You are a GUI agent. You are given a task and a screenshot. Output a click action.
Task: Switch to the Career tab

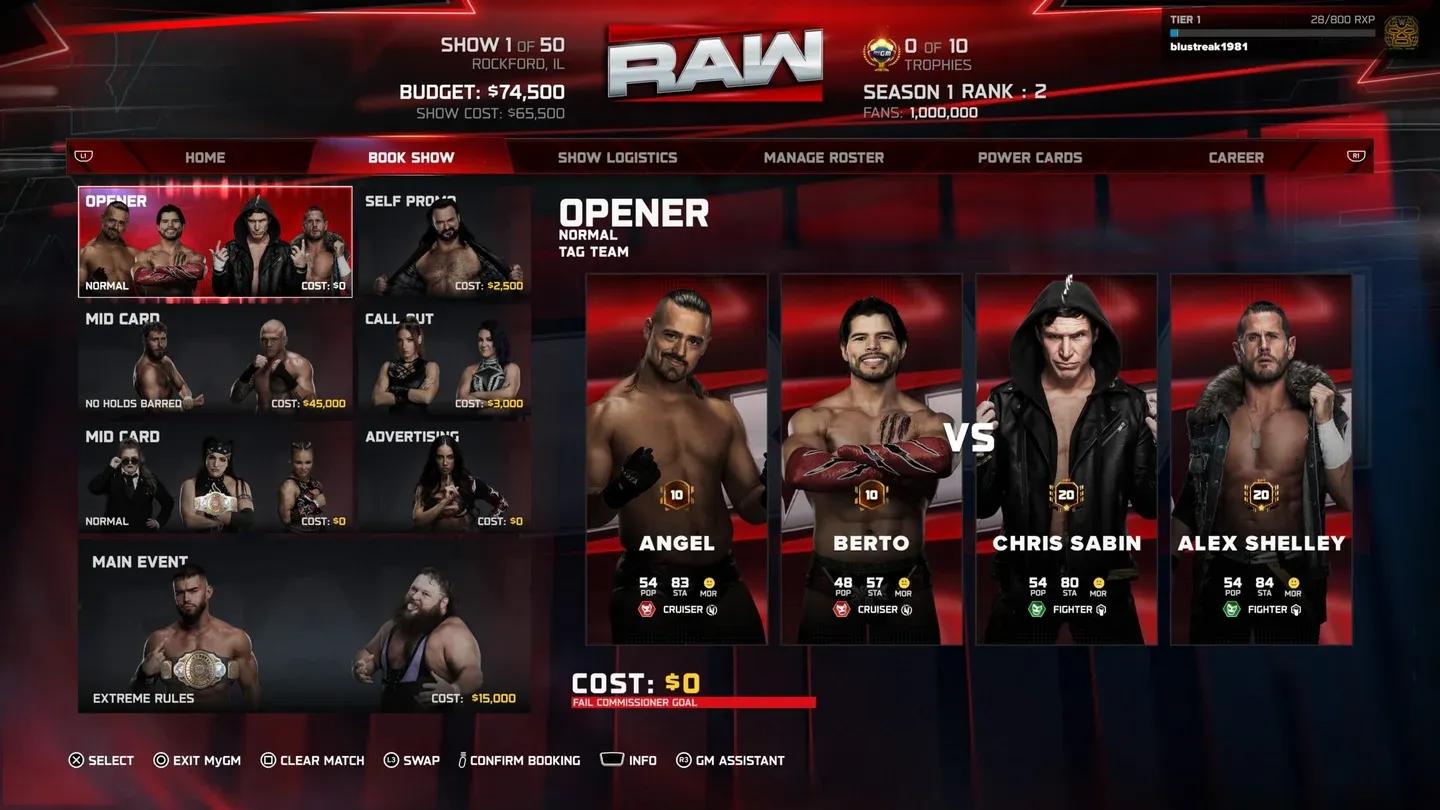(x=1235, y=157)
